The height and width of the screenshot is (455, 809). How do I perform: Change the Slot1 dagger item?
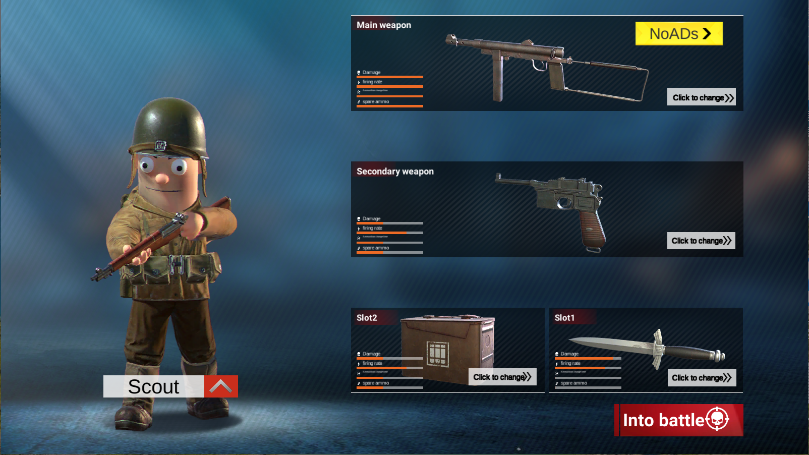click(x=702, y=377)
